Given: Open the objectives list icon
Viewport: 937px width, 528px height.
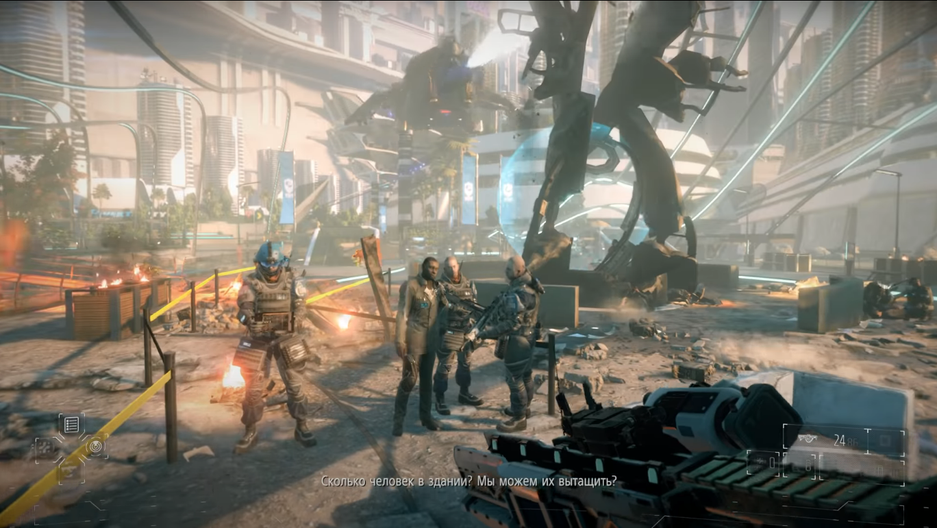Looking at the screenshot, I should click(x=72, y=425).
